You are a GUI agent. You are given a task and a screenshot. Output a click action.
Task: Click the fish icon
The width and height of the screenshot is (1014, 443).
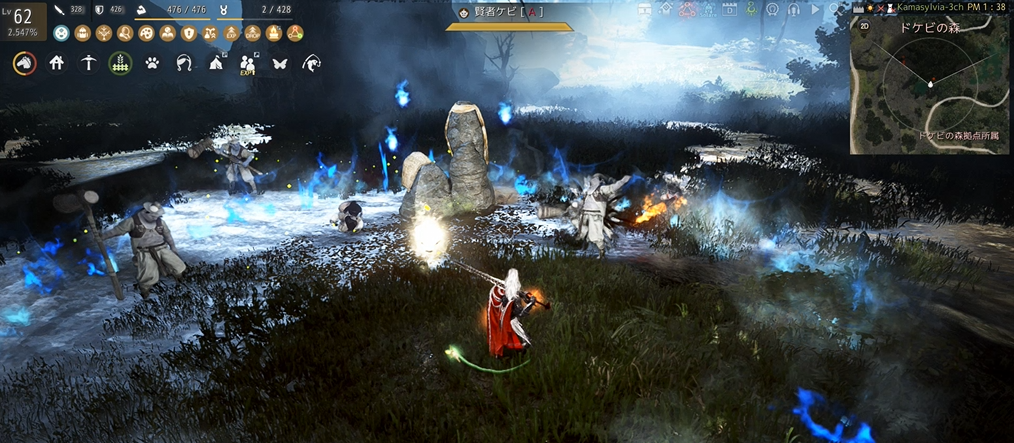tap(311, 63)
